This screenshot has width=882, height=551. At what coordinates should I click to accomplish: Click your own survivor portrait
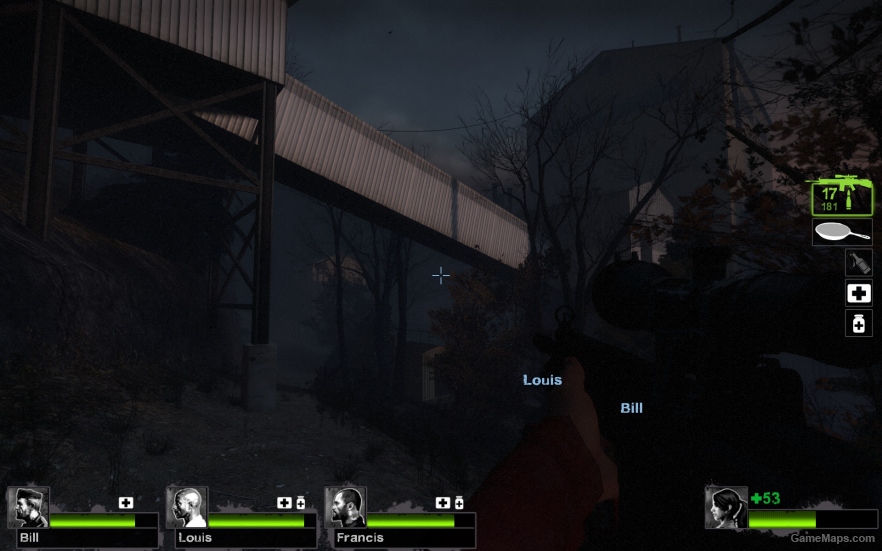[x=725, y=507]
